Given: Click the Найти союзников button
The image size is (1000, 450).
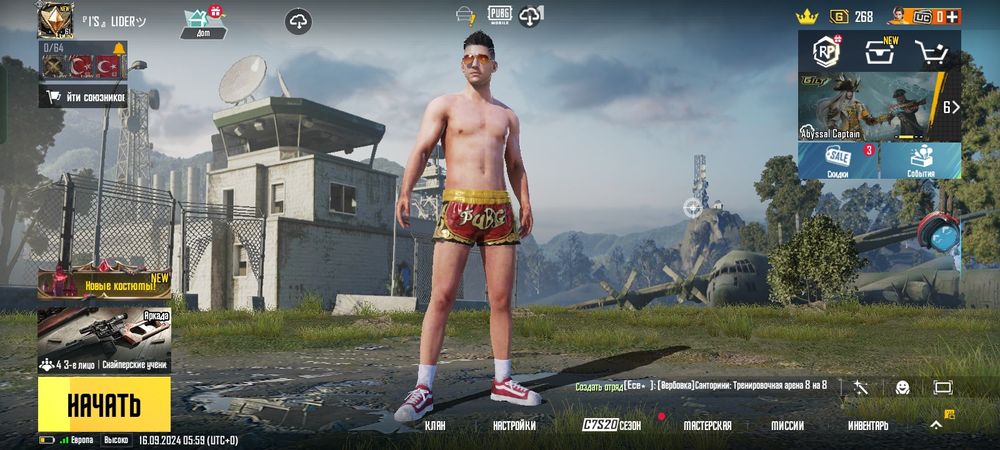Looking at the screenshot, I should click(x=85, y=96).
